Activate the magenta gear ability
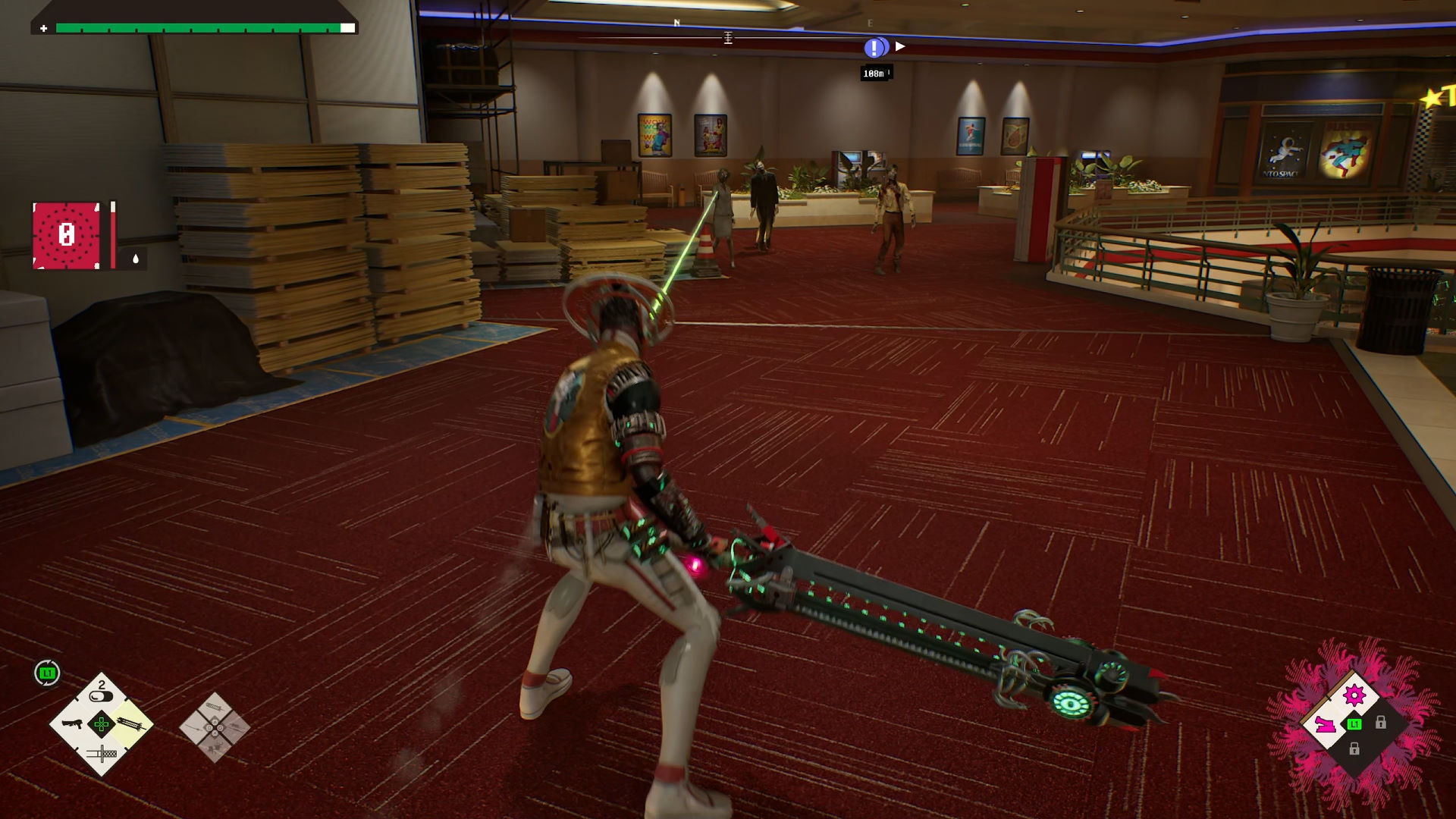 1354,695
